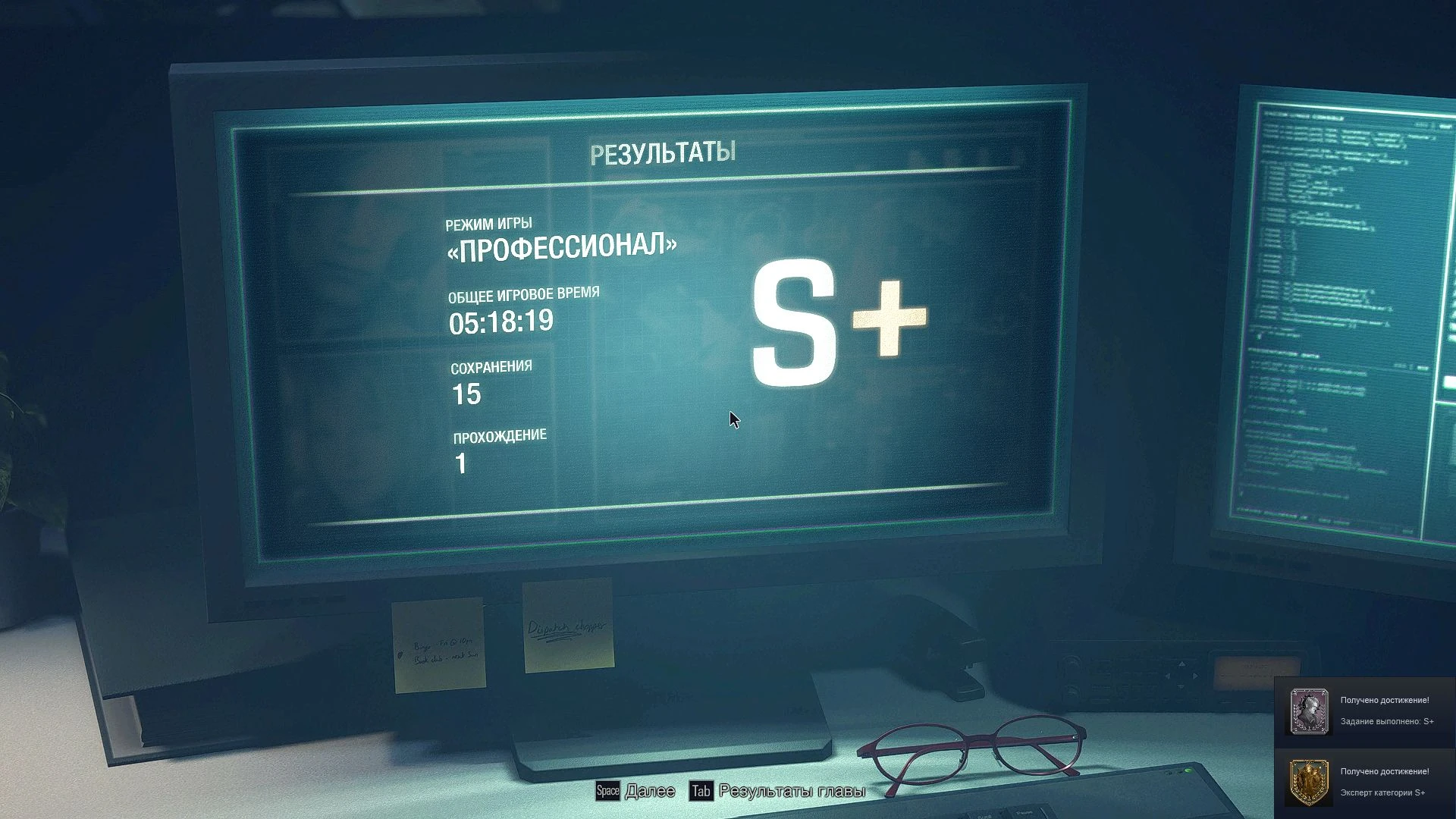
Task: Select the РЕЖИМ ИГРЫ section header
Action: pyautogui.click(x=491, y=223)
